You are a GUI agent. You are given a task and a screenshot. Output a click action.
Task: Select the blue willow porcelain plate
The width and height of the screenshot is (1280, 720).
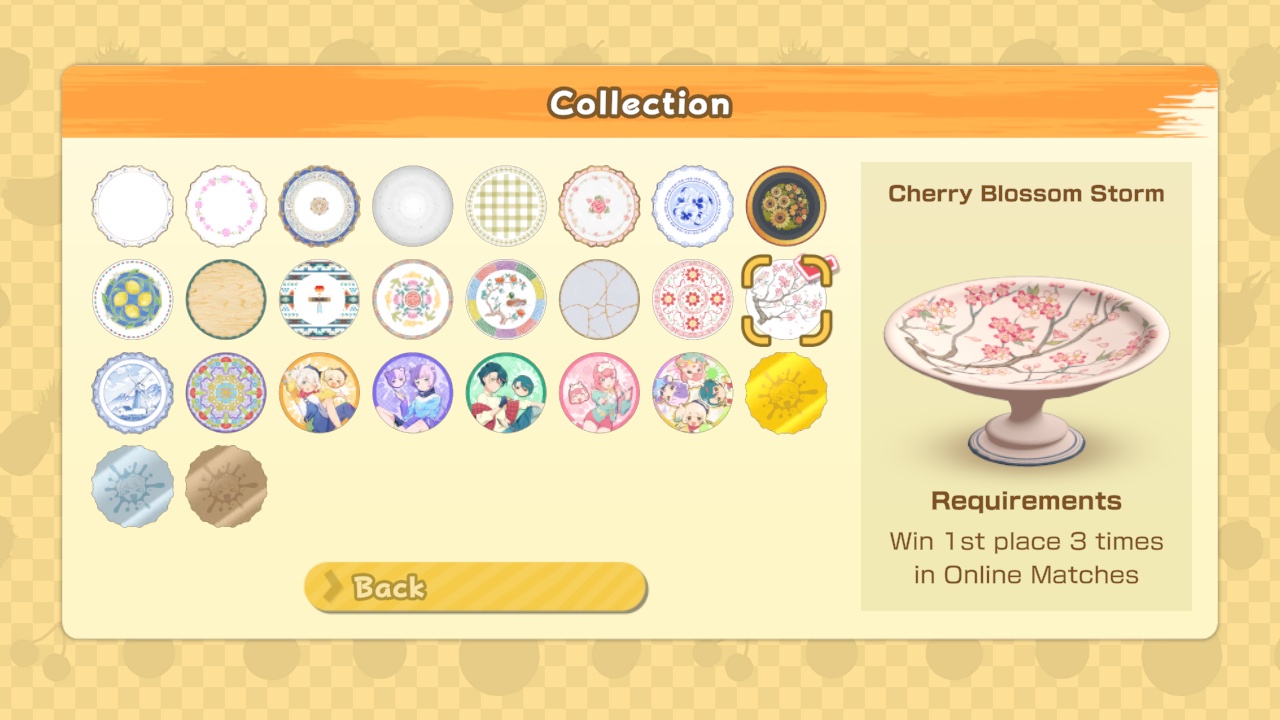(x=693, y=206)
